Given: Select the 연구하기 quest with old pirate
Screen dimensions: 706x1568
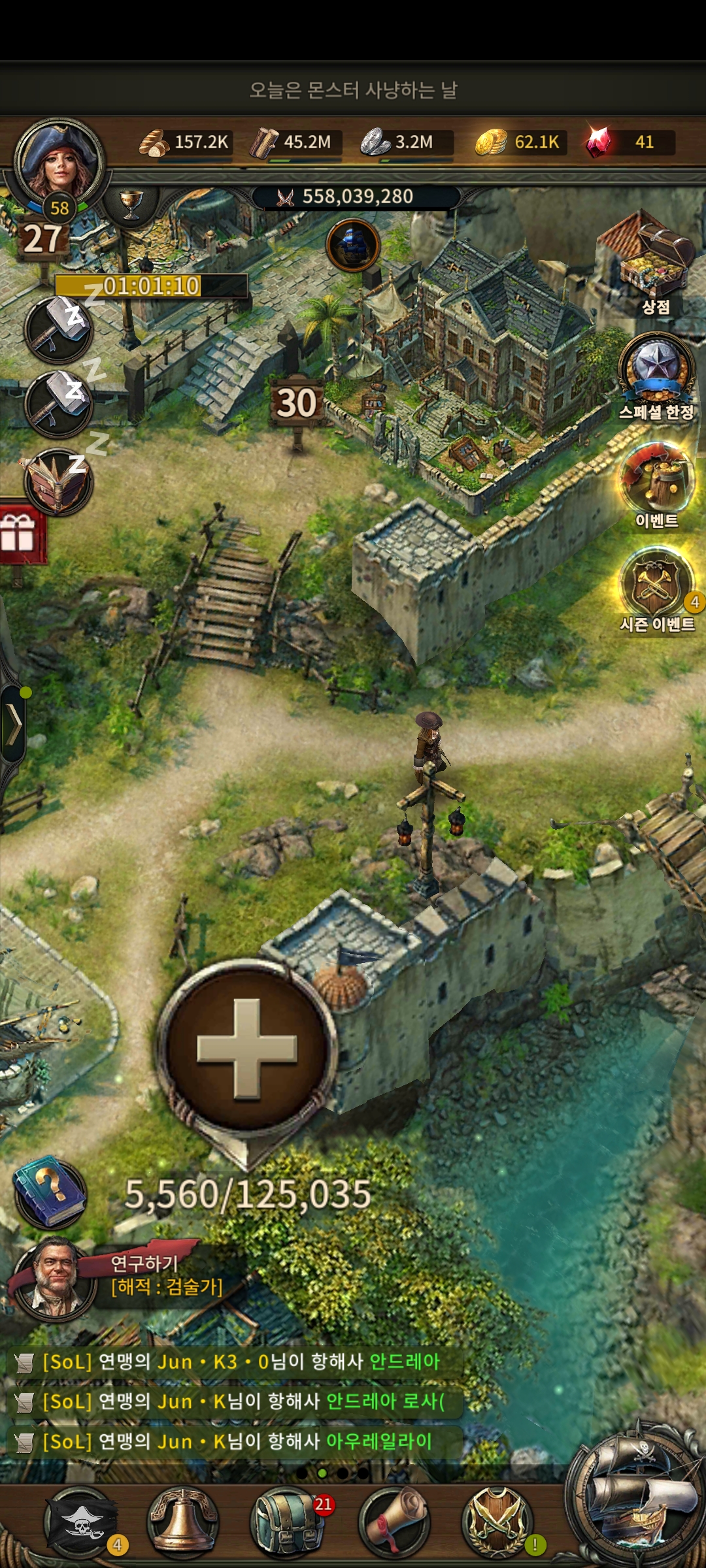Looking at the screenshot, I should (118, 1275).
